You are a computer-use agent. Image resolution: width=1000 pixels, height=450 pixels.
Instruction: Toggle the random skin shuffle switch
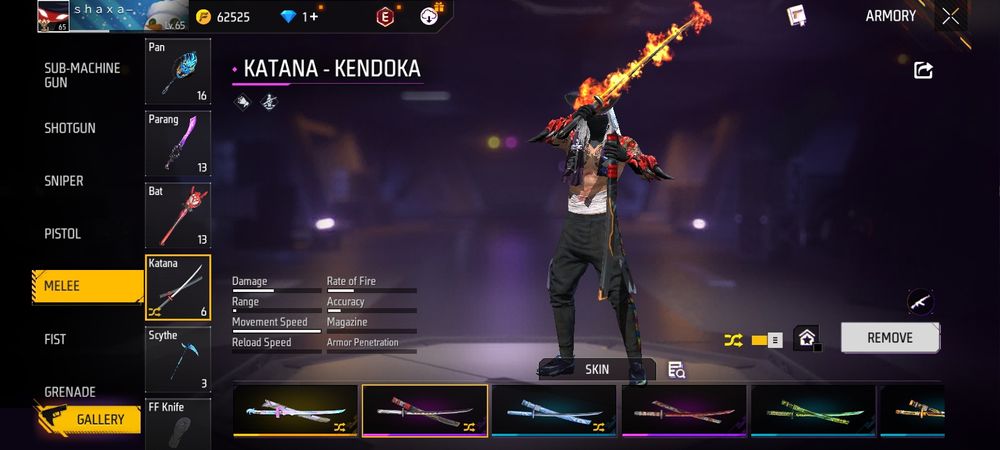click(766, 340)
